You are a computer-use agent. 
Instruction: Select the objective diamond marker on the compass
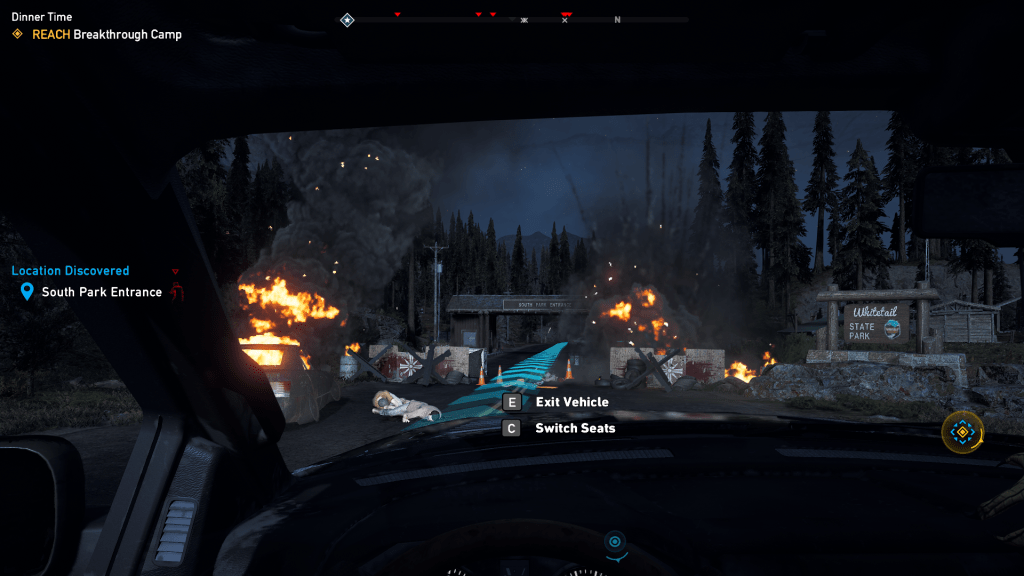click(x=347, y=19)
